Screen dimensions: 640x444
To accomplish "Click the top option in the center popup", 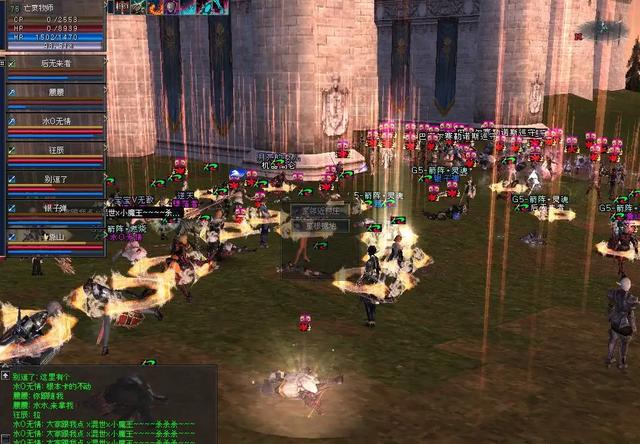I will click(x=320, y=211).
